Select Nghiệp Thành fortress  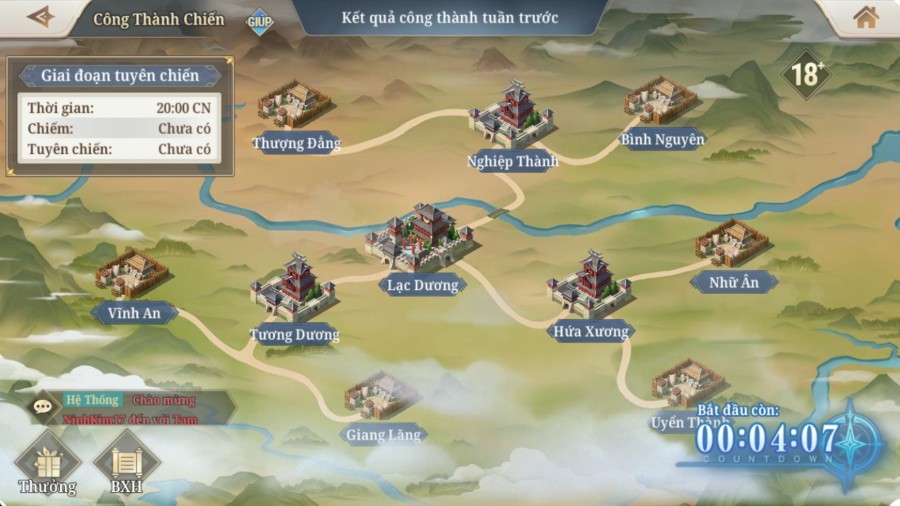(511, 118)
